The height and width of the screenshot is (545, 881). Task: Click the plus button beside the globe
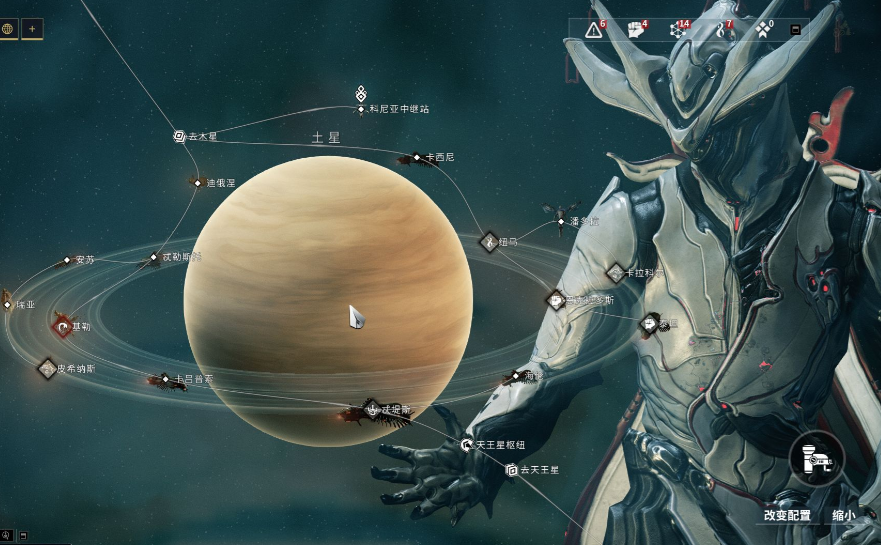pos(32,28)
